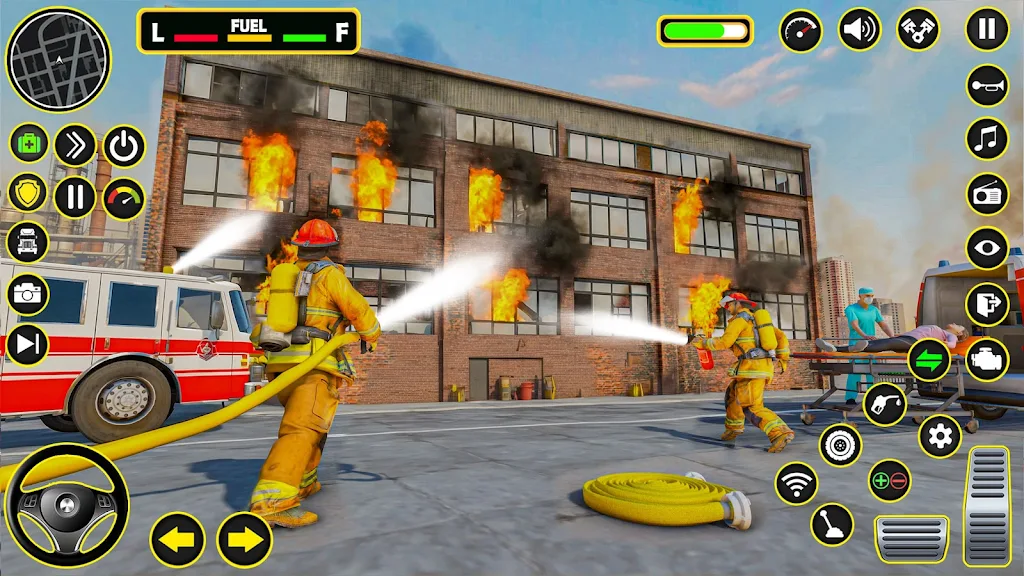Image resolution: width=1024 pixels, height=576 pixels.
Task: Open the camera view button
Action: (28, 294)
